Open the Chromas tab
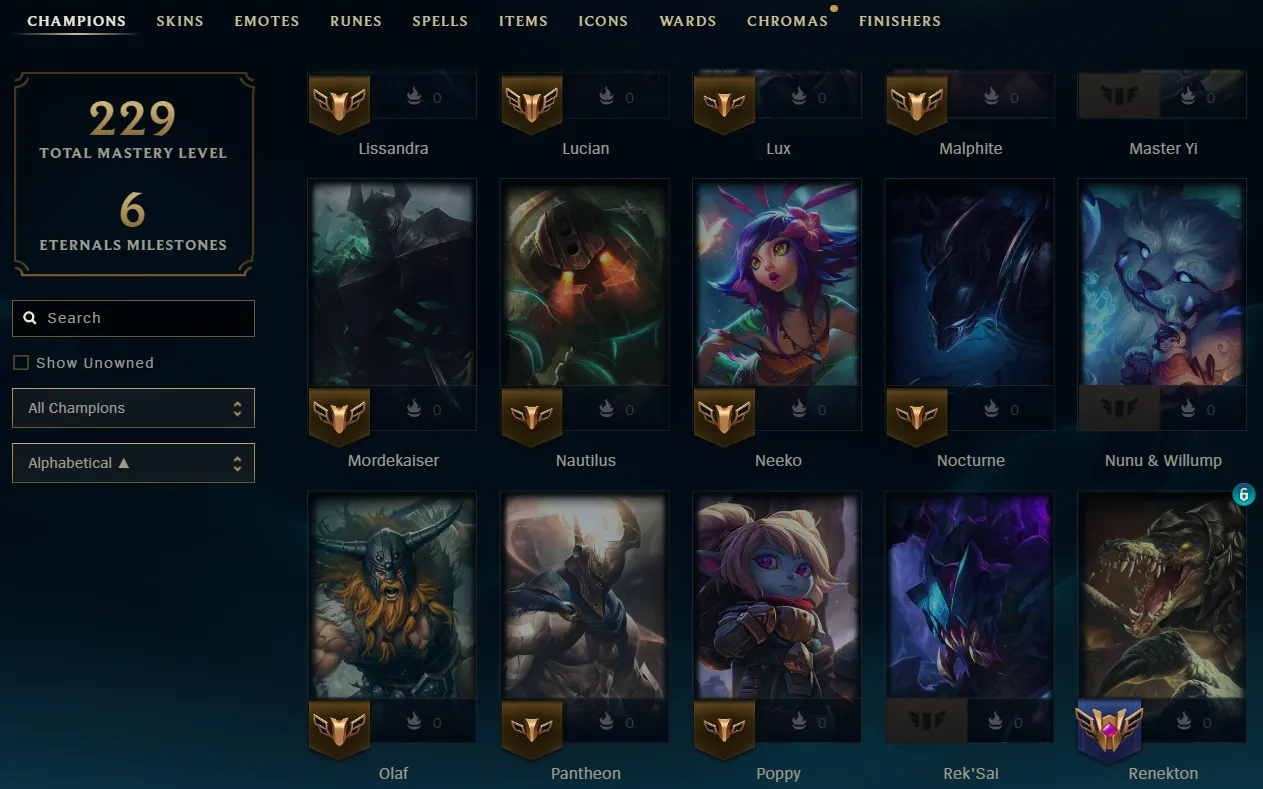The height and width of the screenshot is (789, 1263). (787, 21)
